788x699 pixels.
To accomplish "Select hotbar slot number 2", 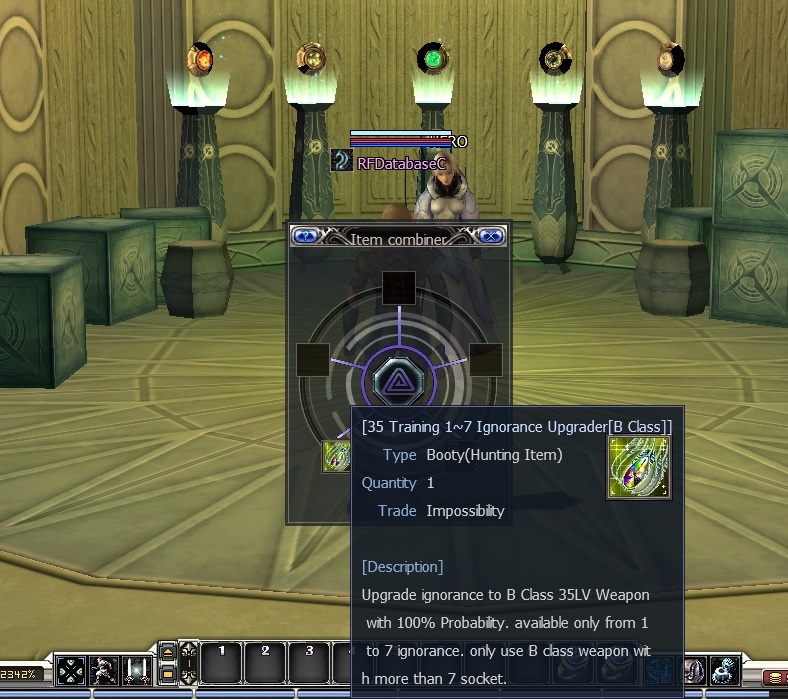I will click(266, 661).
